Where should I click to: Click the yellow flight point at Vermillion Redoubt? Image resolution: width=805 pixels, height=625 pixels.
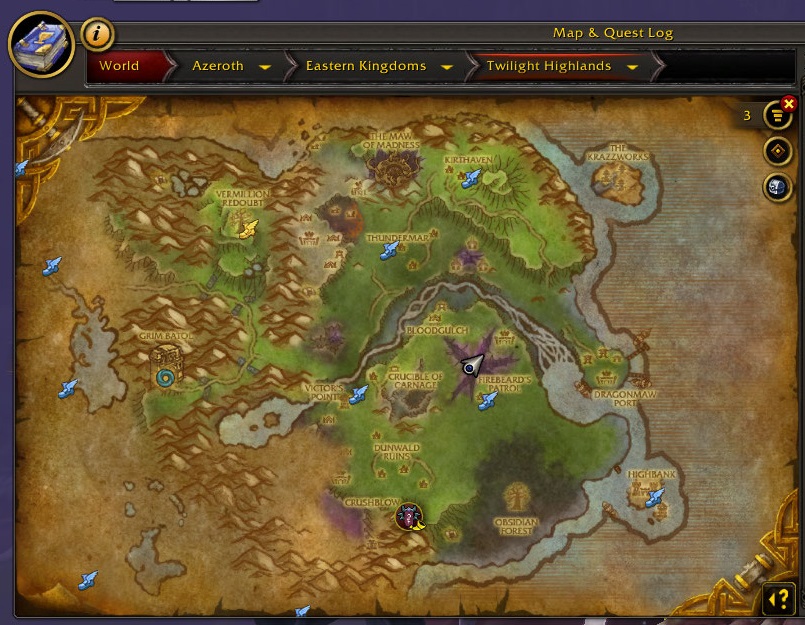pyautogui.click(x=248, y=229)
